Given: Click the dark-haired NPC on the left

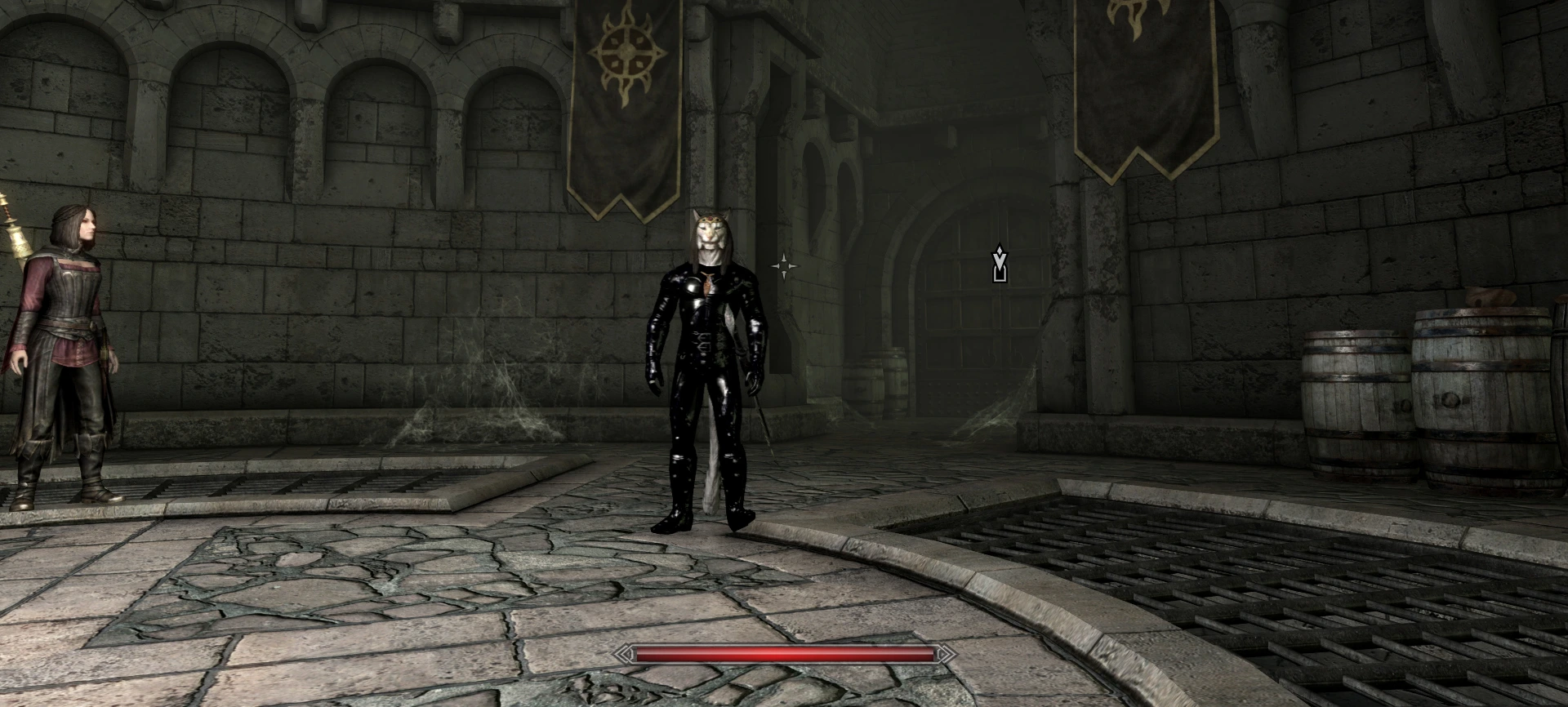Looking at the screenshot, I should [69, 343].
